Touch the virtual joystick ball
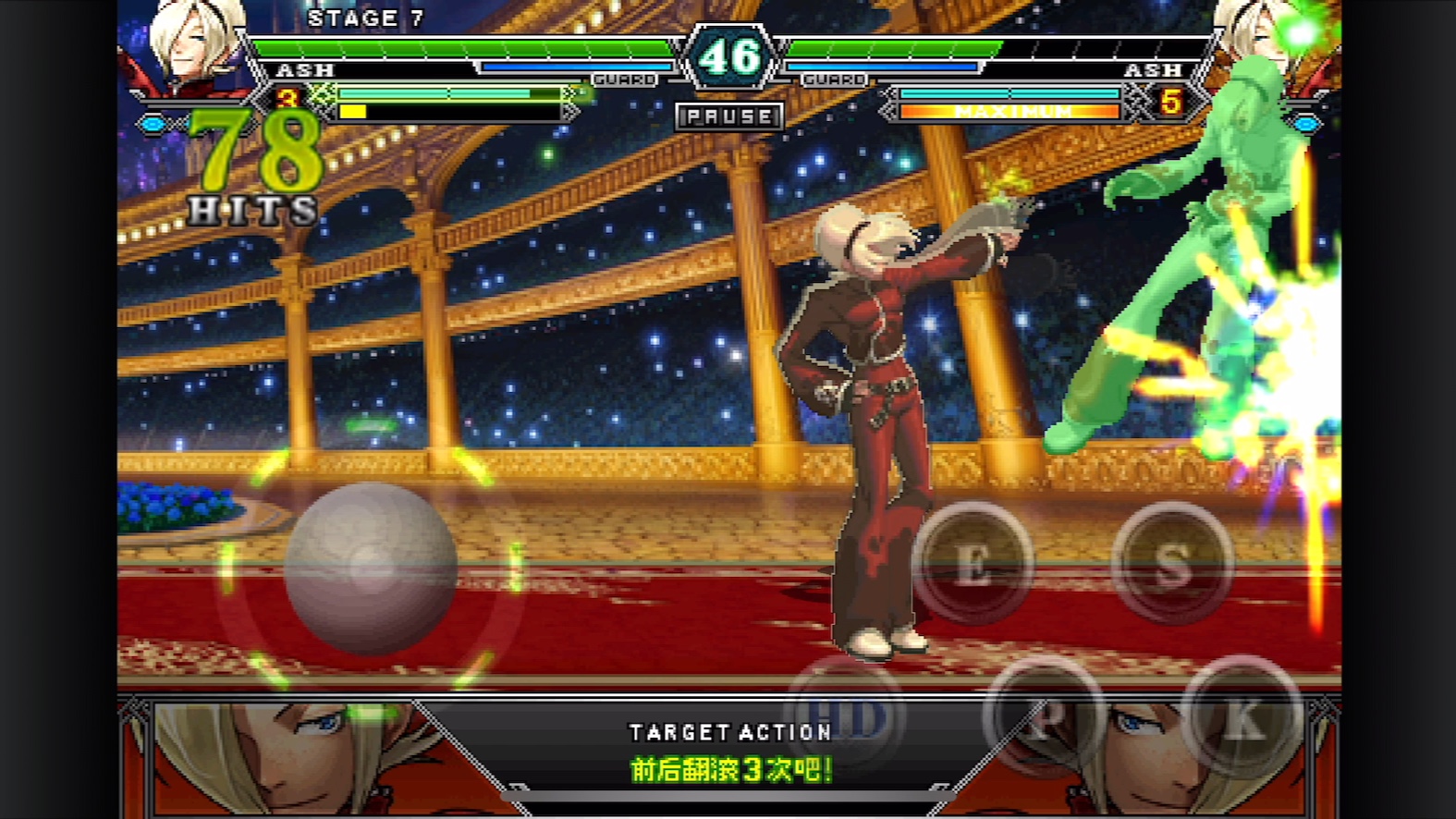 click(x=370, y=567)
